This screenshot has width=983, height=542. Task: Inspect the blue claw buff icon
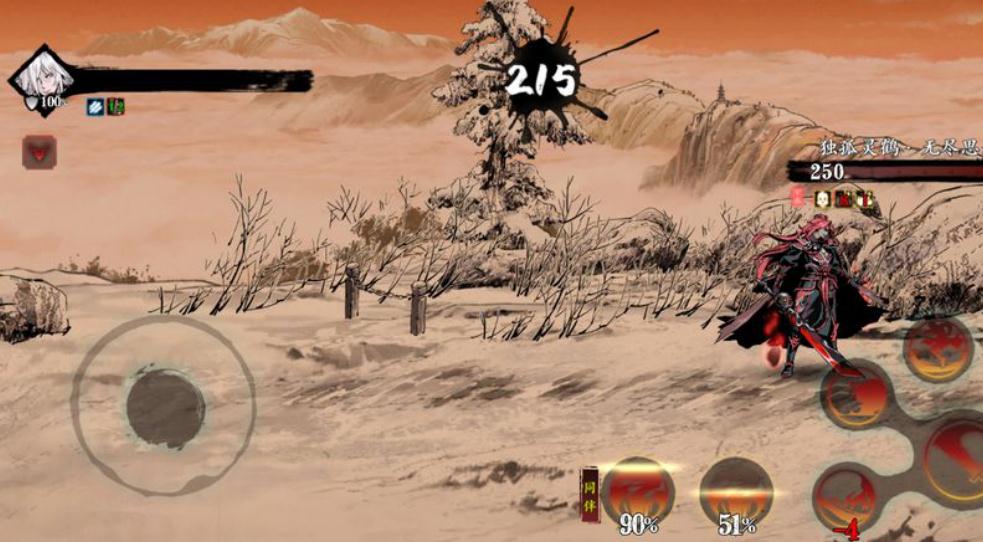95,106
